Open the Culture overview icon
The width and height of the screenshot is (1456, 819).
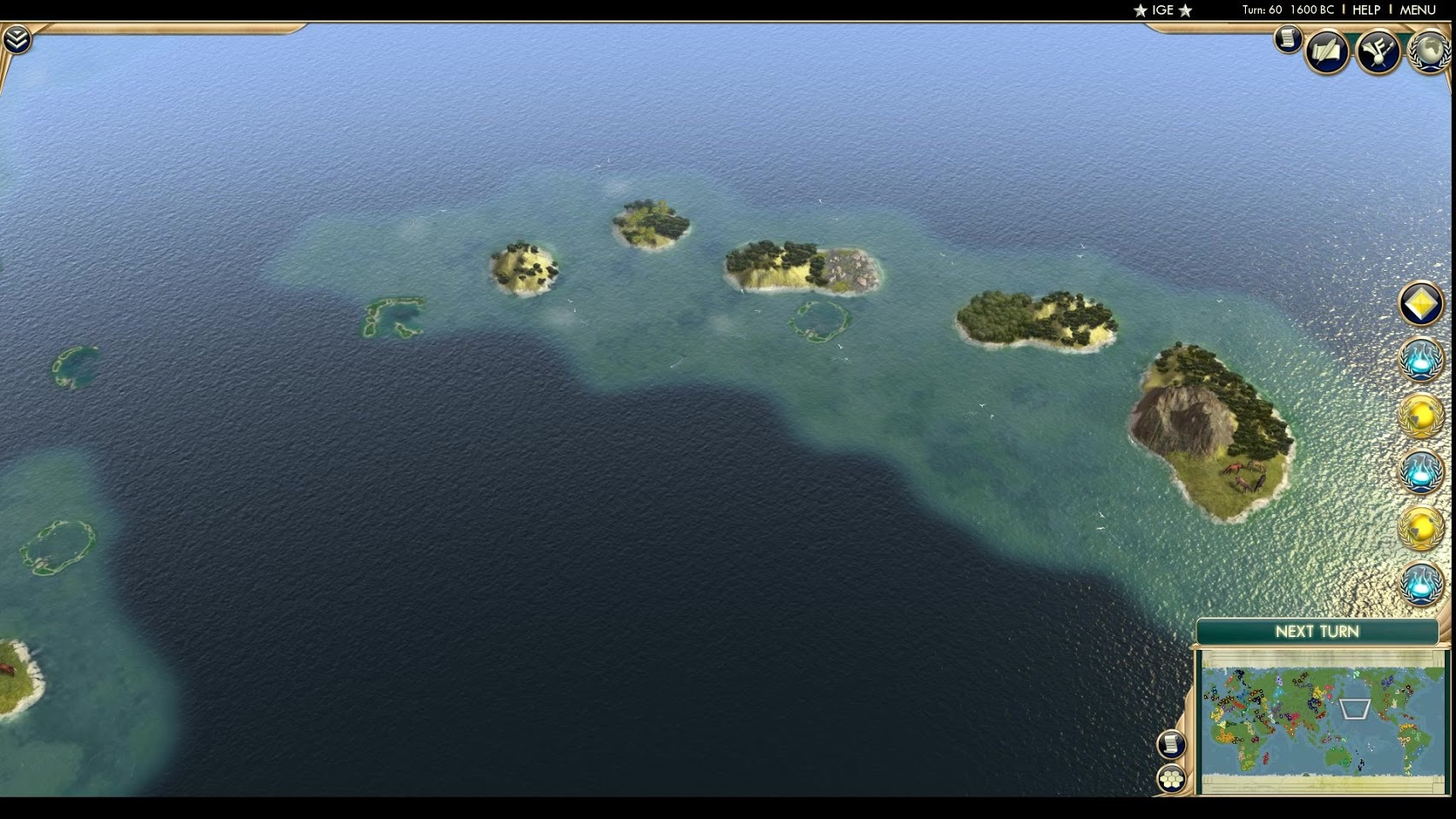click(x=1376, y=51)
